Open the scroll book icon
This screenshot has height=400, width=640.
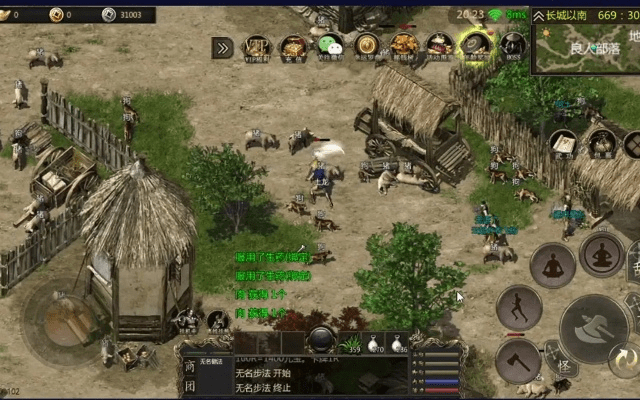pos(562,145)
